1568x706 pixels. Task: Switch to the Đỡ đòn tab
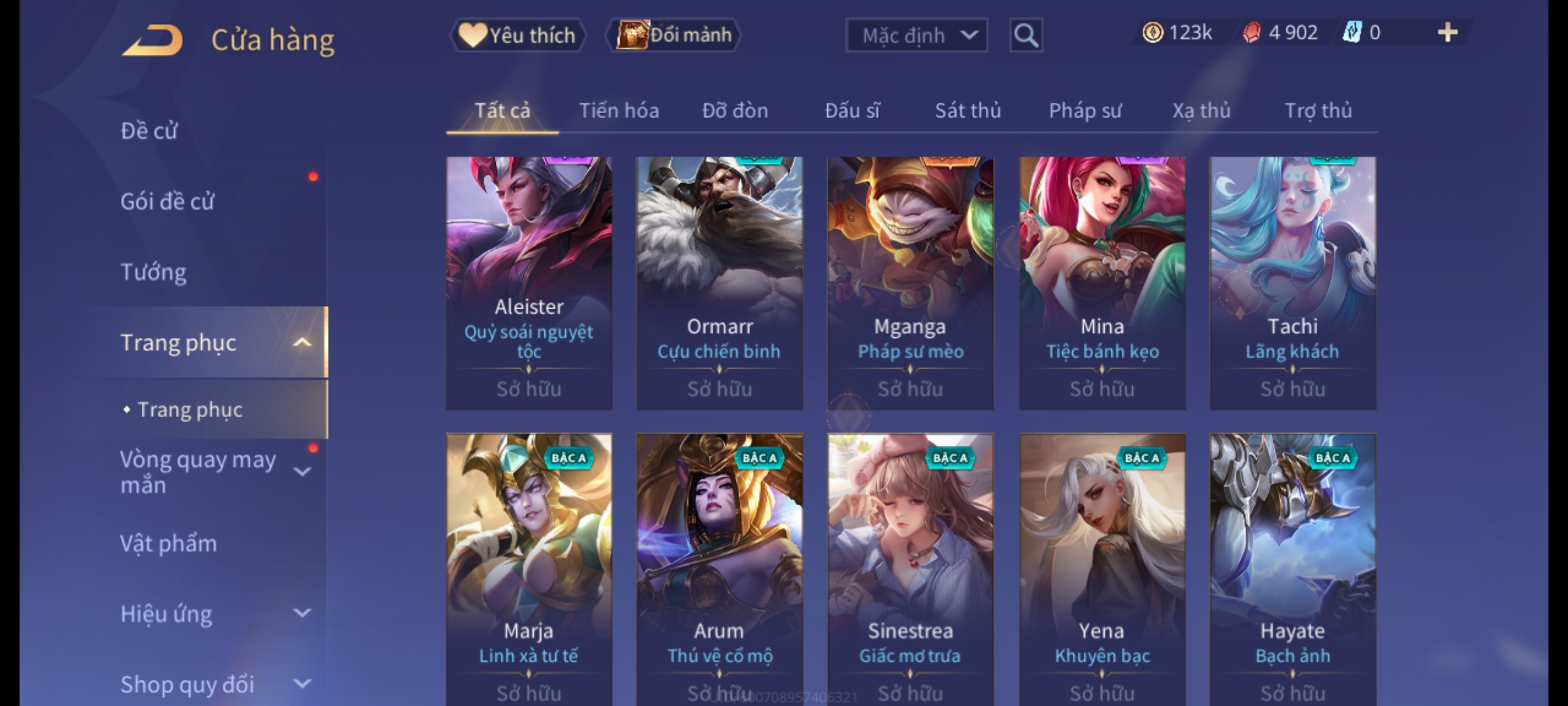[735, 110]
